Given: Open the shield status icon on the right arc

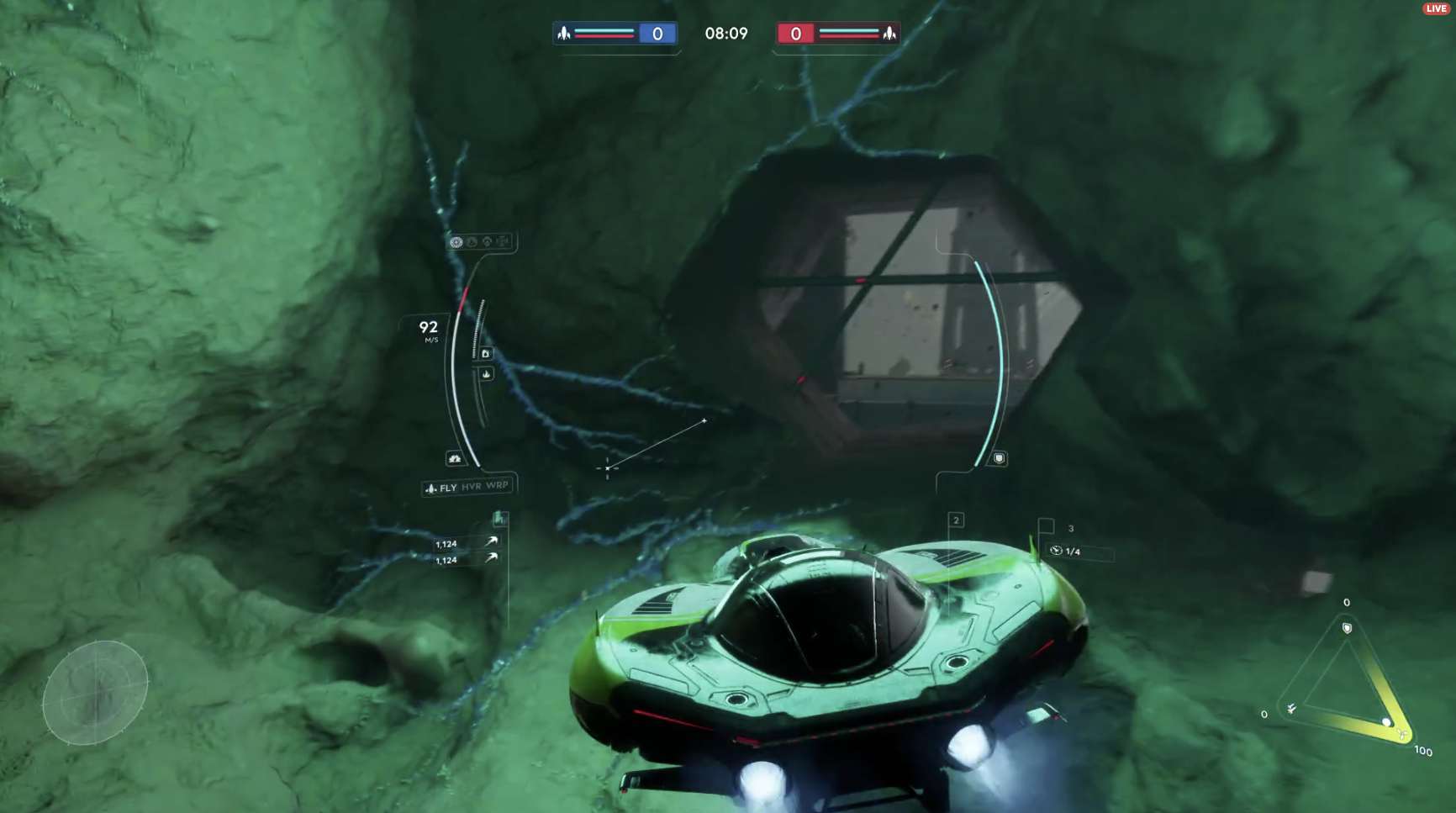Looking at the screenshot, I should click(1000, 459).
